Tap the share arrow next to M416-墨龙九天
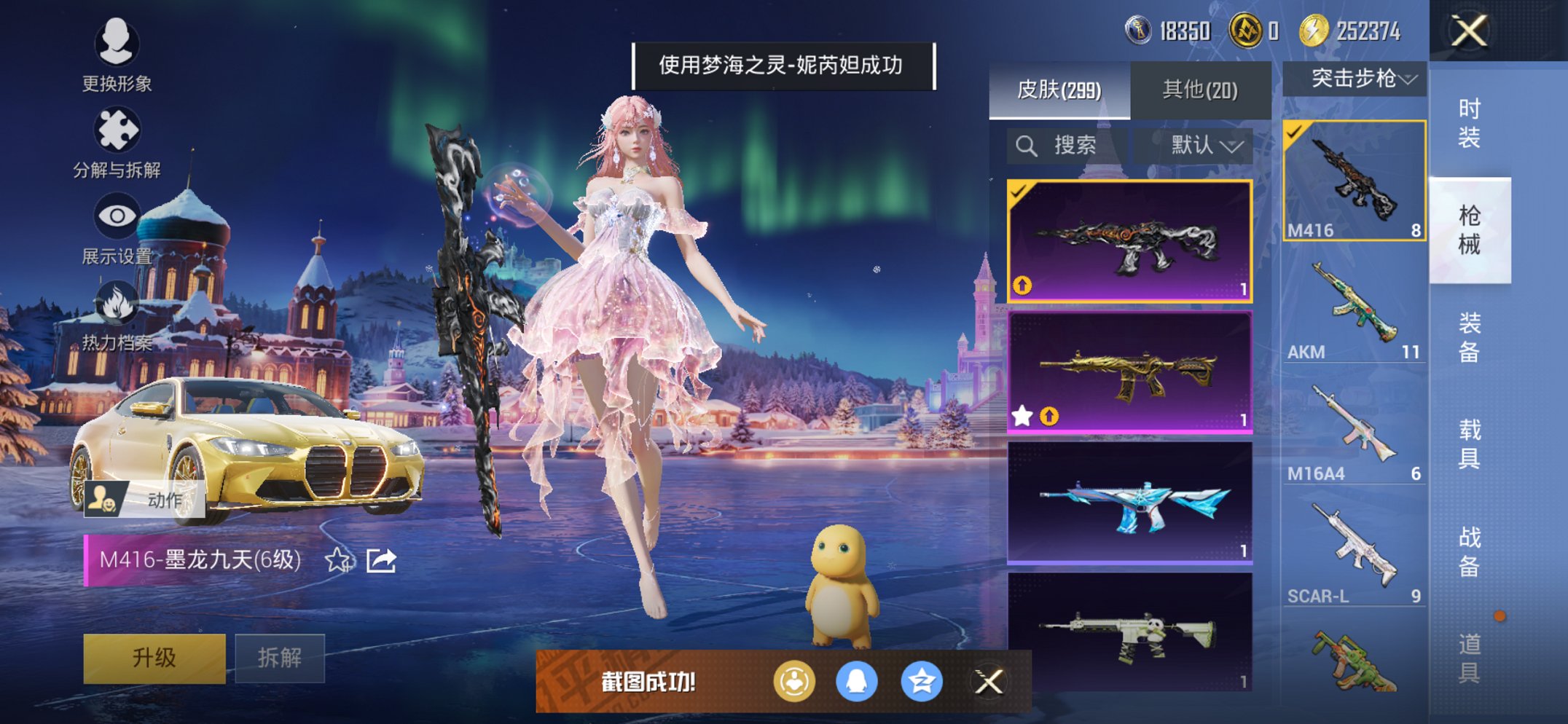Viewport: 1568px width, 724px height. [x=380, y=561]
